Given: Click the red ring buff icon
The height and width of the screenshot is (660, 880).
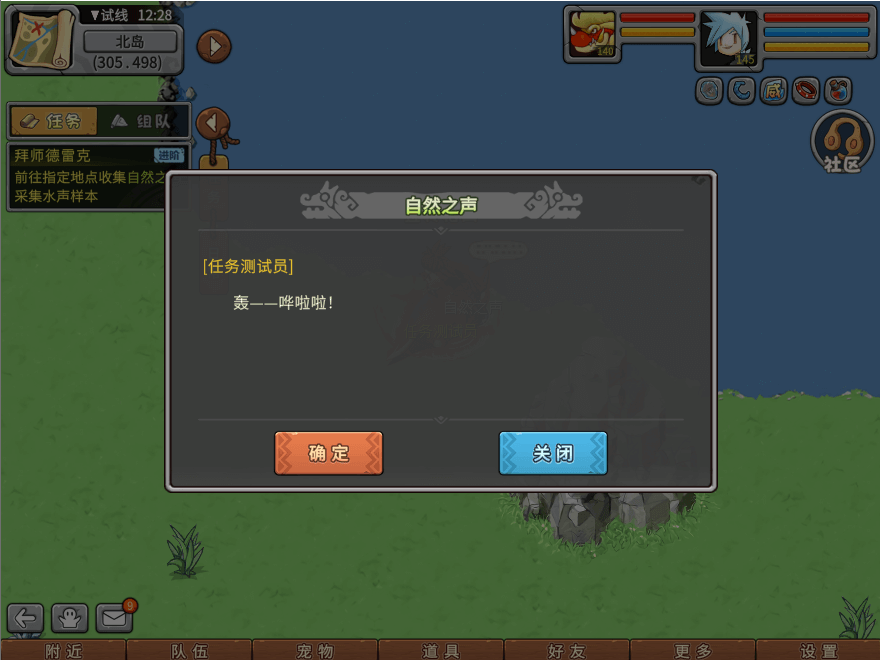Looking at the screenshot, I should coord(805,91).
